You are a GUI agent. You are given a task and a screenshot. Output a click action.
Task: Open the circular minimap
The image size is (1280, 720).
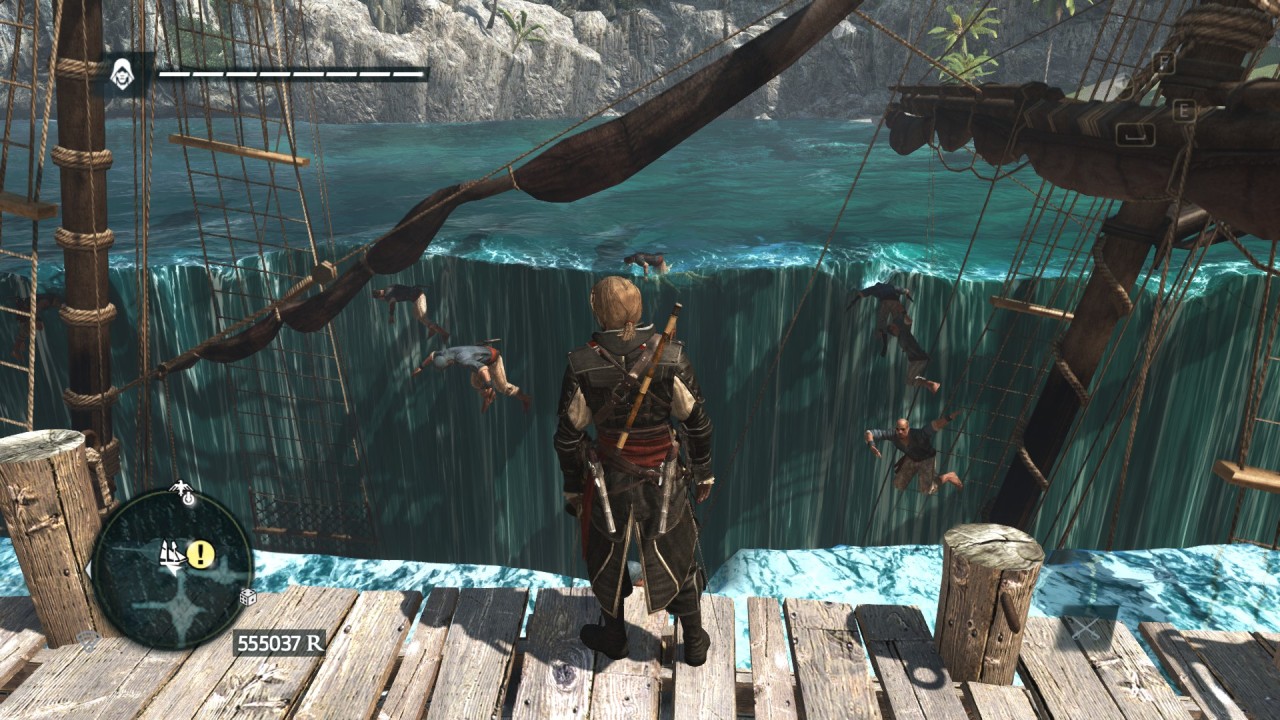point(173,565)
